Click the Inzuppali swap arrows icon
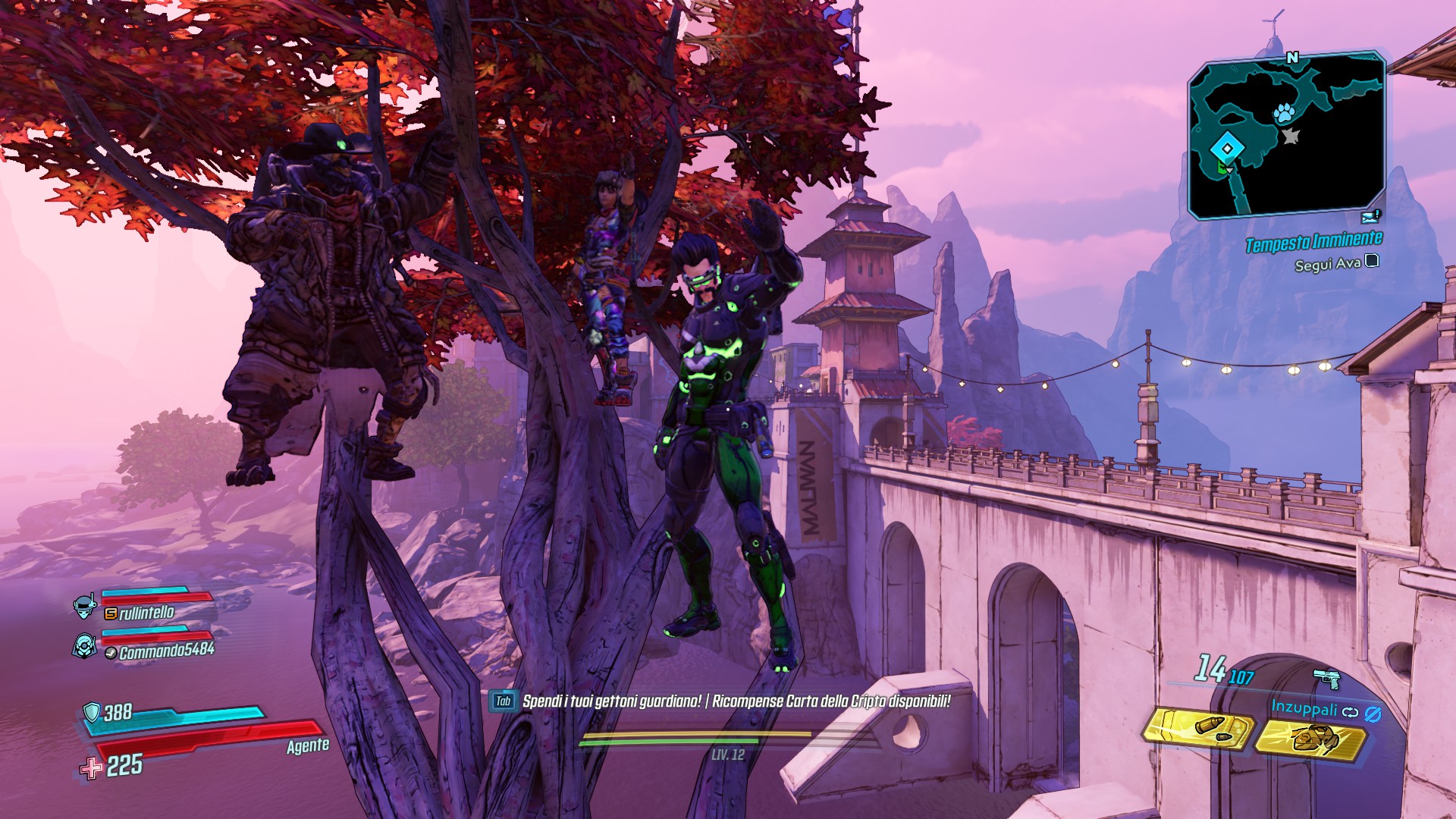Image resolution: width=1456 pixels, height=819 pixels. point(1350,712)
